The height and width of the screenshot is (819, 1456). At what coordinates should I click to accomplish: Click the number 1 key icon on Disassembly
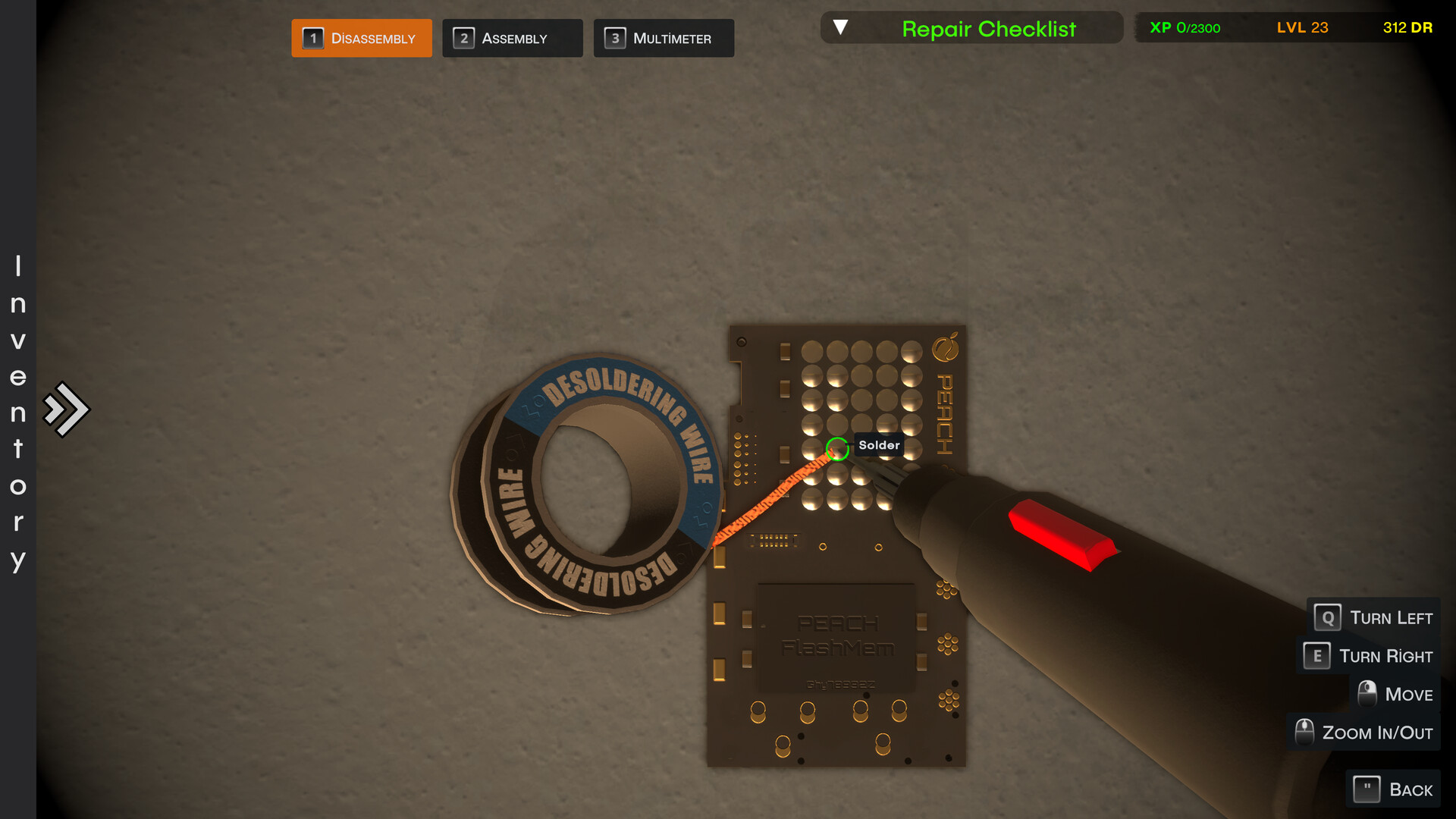pos(313,38)
